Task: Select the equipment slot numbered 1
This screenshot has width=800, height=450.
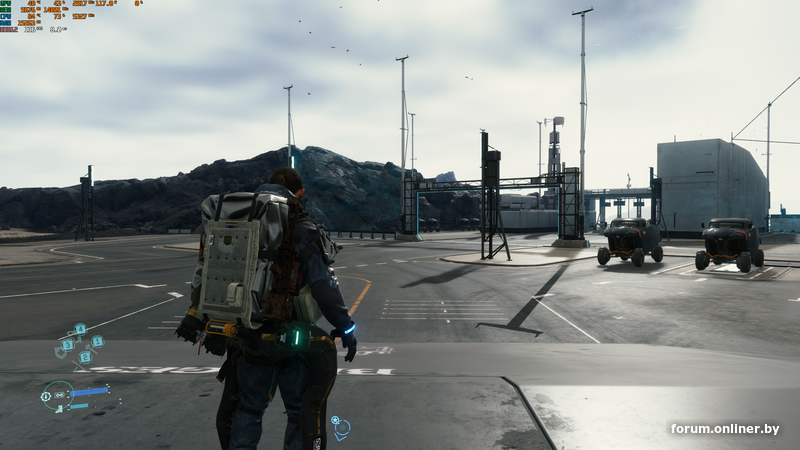Action: [x=97, y=341]
